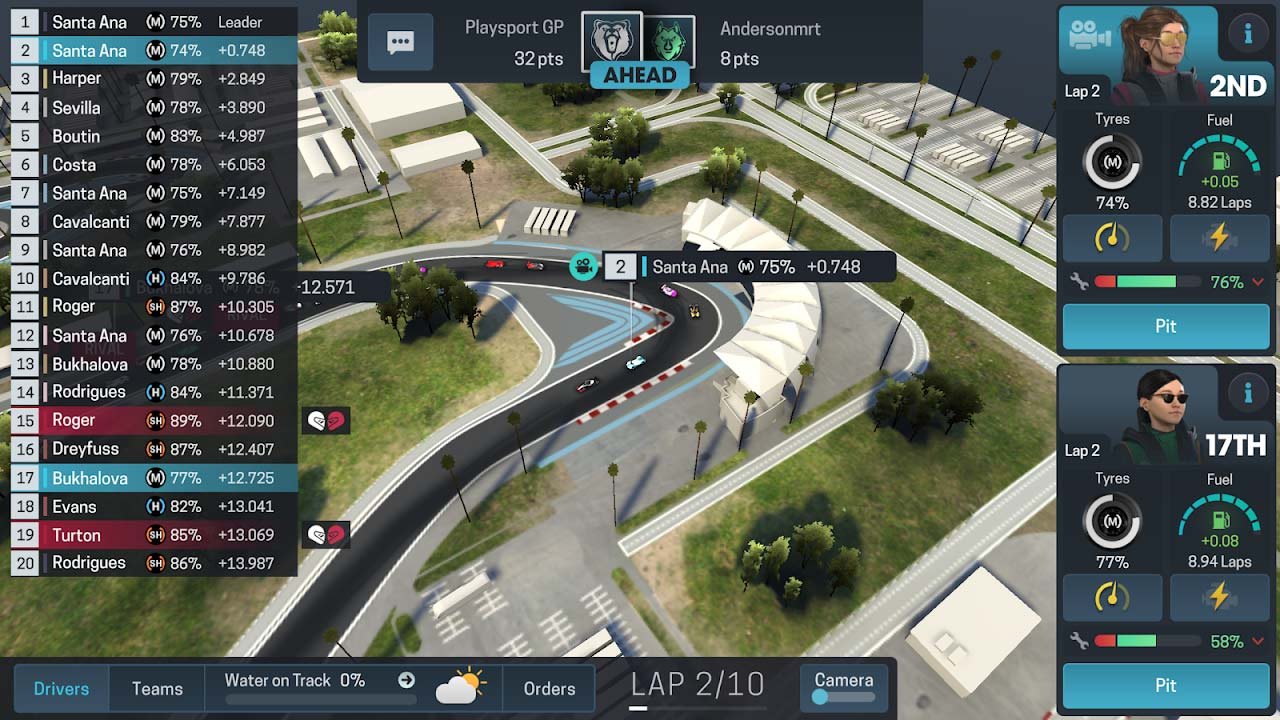1280x720 pixels.
Task: Open the Orders panel
Action: [549, 688]
